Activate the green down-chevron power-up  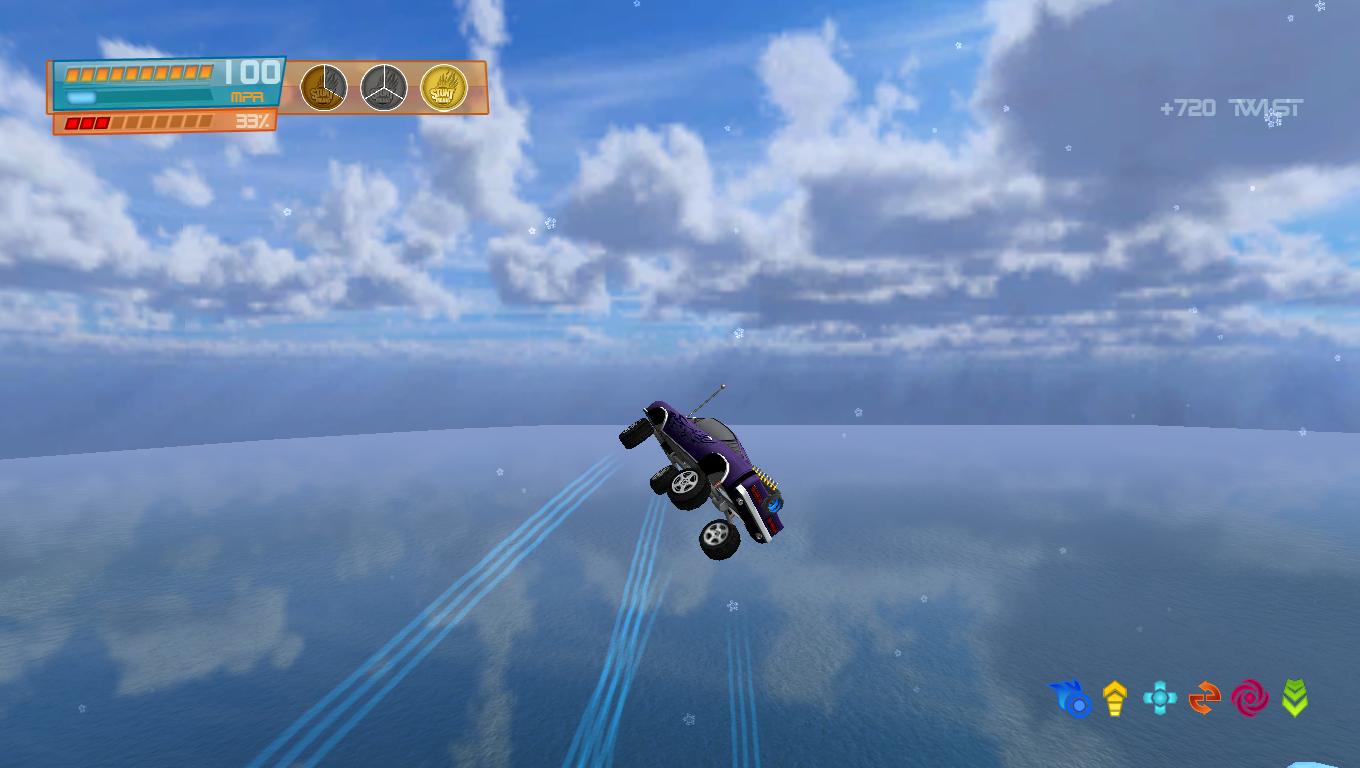tap(1295, 699)
